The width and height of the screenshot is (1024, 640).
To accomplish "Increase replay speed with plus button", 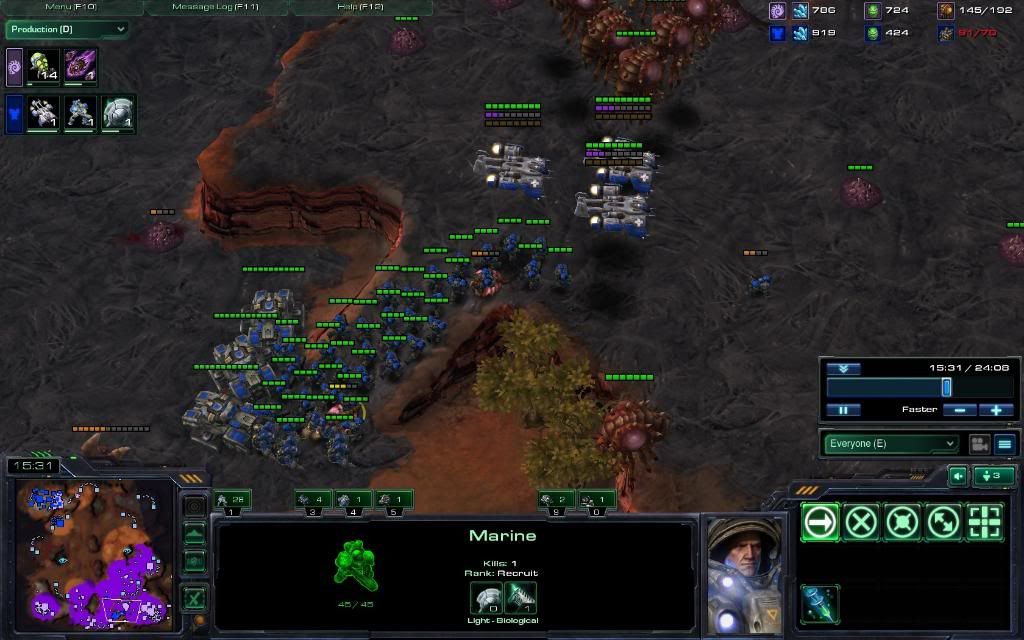I will point(996,410).
